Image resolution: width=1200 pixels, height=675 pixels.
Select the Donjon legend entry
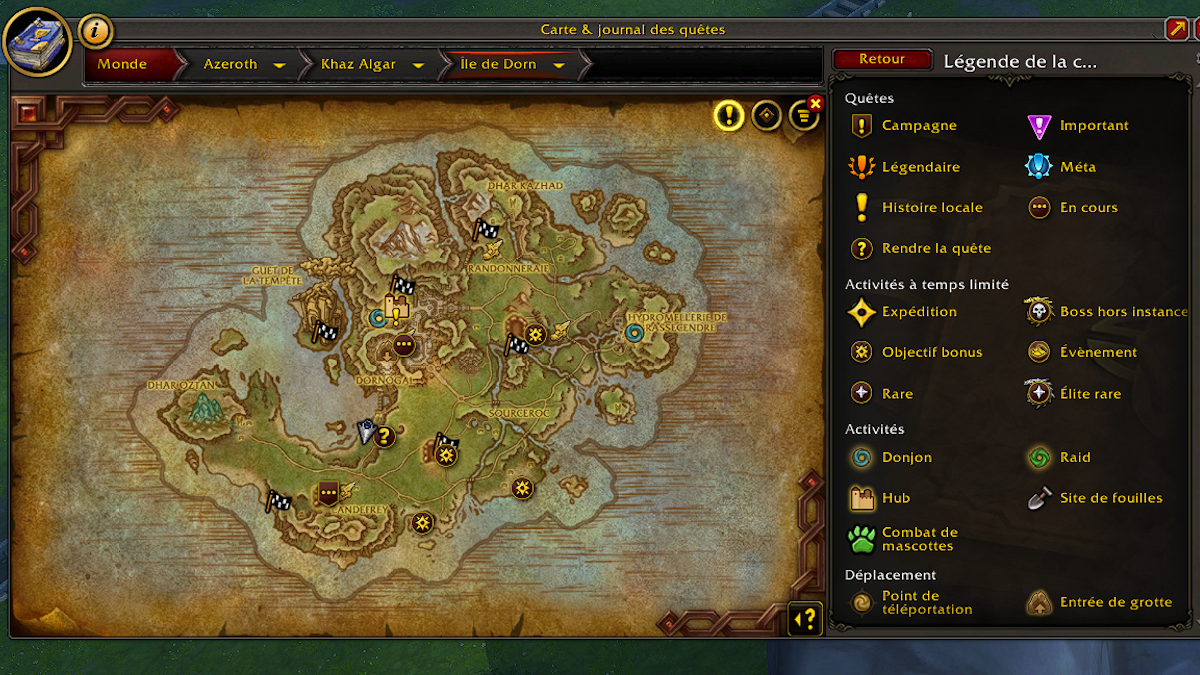coord(906,458)
